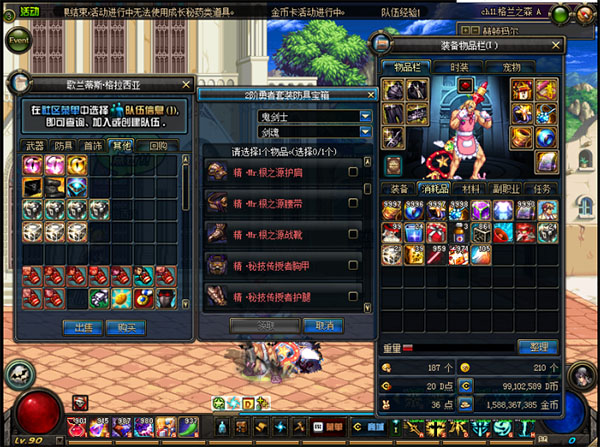Close the 歌兰蒂斯·格拉西亚 shop window
Viewport: 600px width, 447px height.
point(186,84)
